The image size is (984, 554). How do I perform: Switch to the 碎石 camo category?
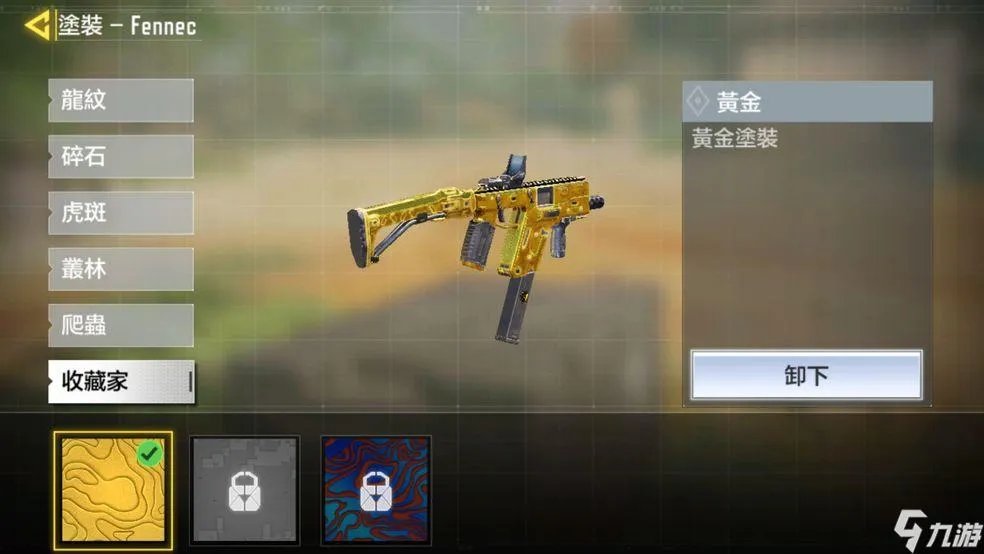tap(120, 157)
